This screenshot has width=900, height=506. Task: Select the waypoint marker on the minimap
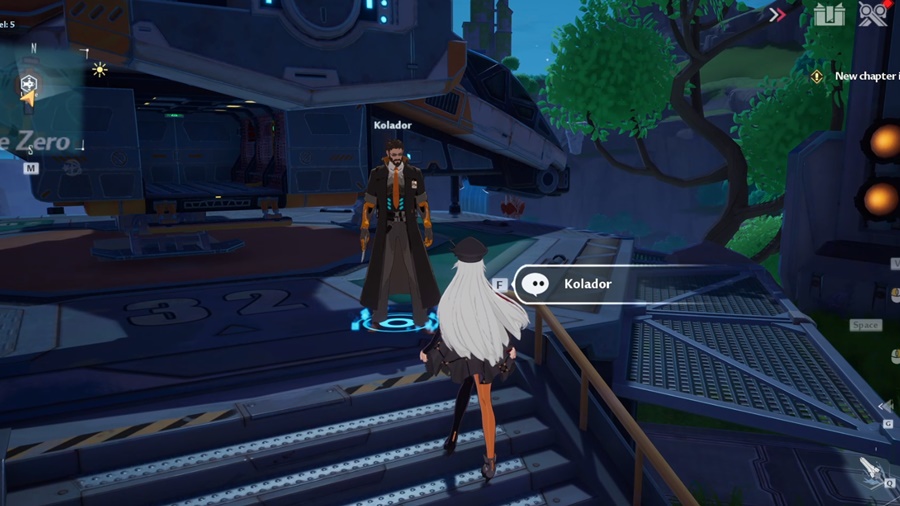pos(29,85)
